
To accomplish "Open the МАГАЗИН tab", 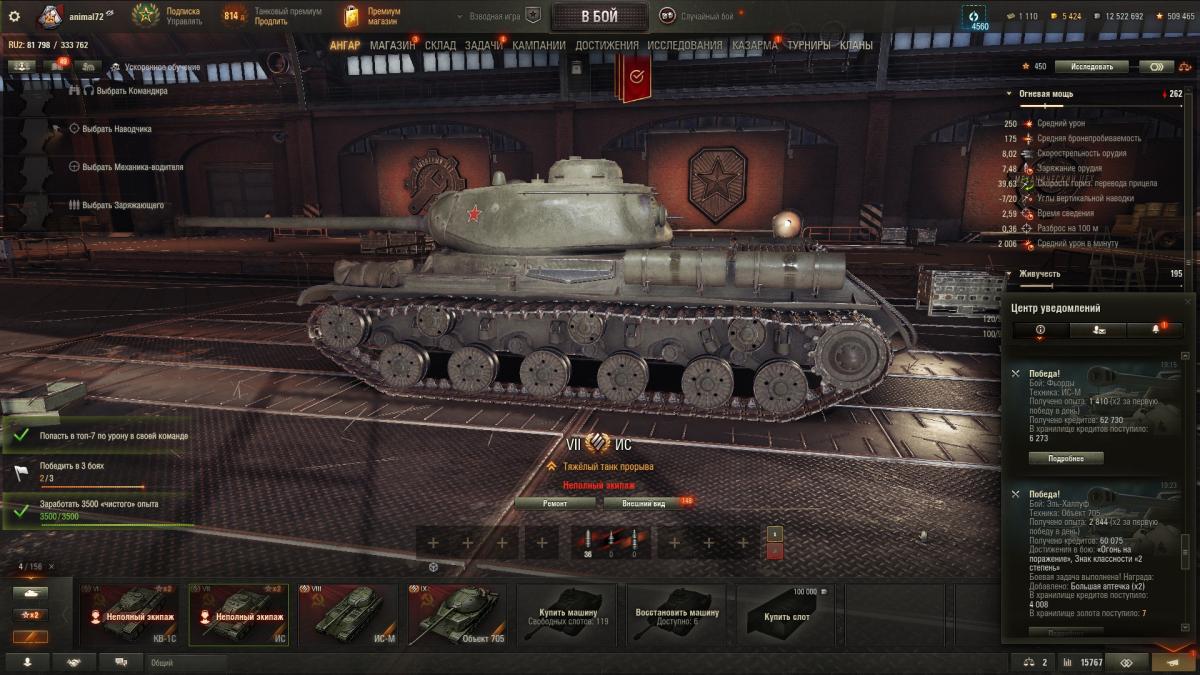I will coord(392,45).
